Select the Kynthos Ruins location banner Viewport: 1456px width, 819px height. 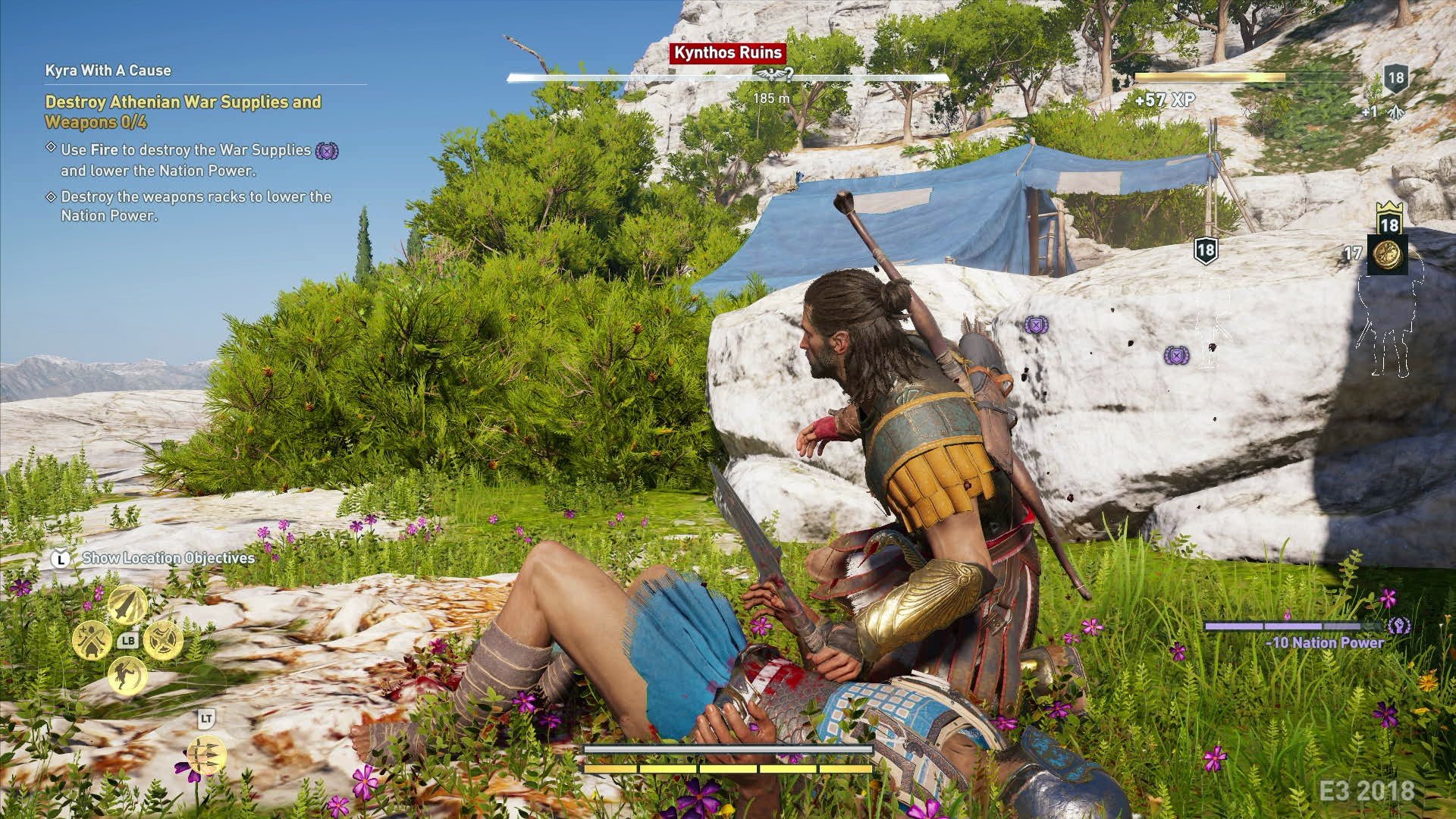tap(726, 53)
